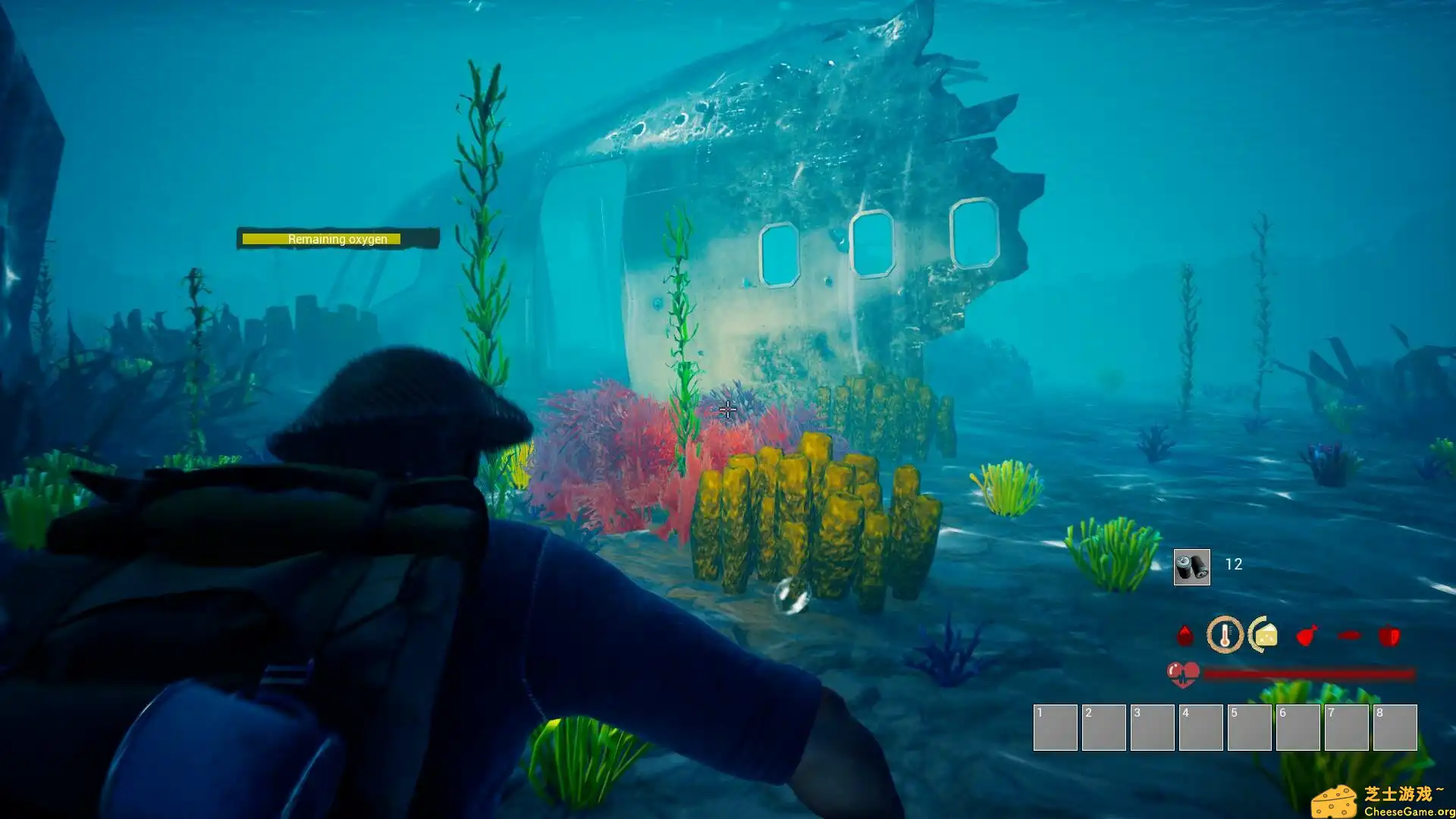The width and height of the screenshot is (1456, 819).
Task: Click the cheese wedge nutrition icon
Action: click(1265, 635)
